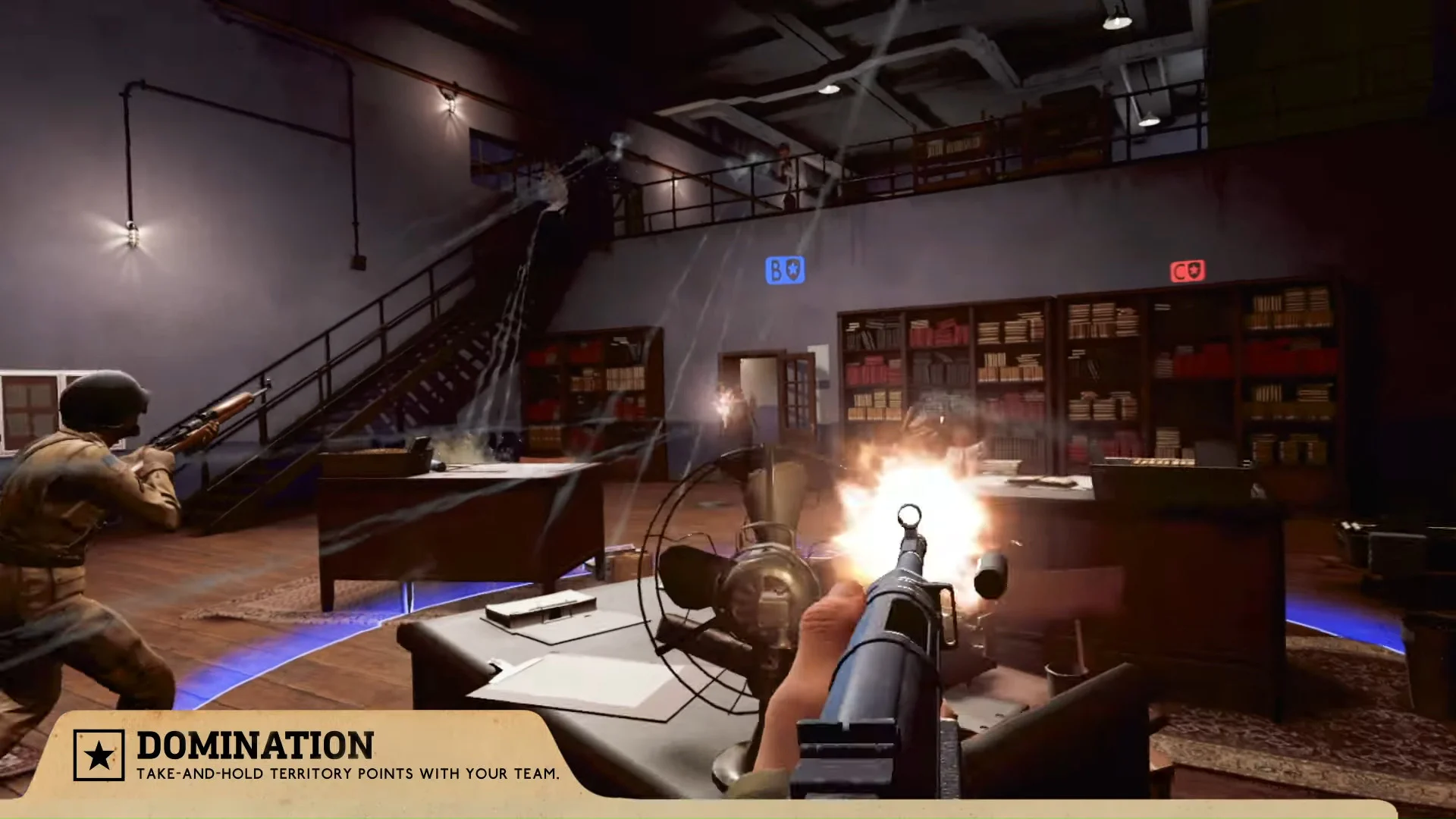Select the red C objective marker
This screenshot has height=819, width=1456.
pos(1188,271)
